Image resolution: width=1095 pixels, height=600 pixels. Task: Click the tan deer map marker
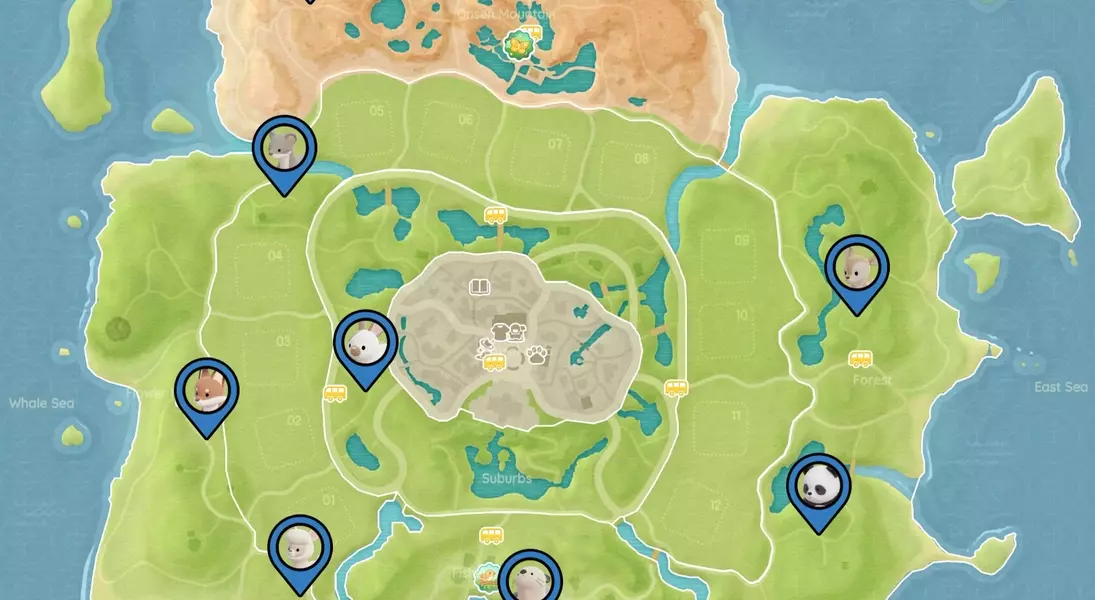click(857, 268)
